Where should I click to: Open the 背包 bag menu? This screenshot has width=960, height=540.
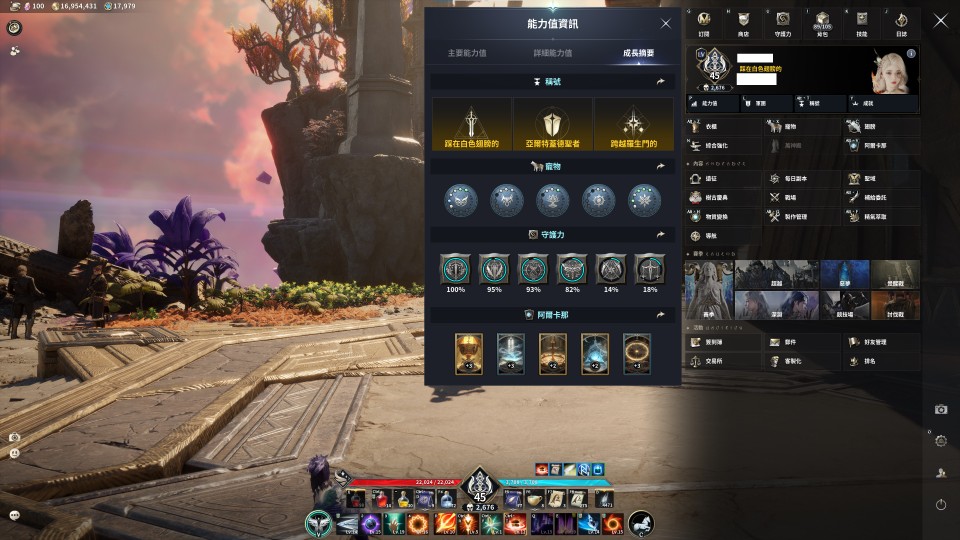[822, 22]
